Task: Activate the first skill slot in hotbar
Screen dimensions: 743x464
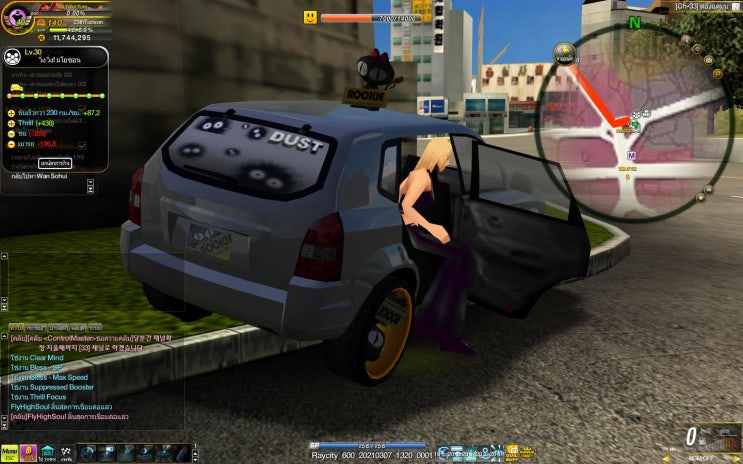Action: [89, 454]
